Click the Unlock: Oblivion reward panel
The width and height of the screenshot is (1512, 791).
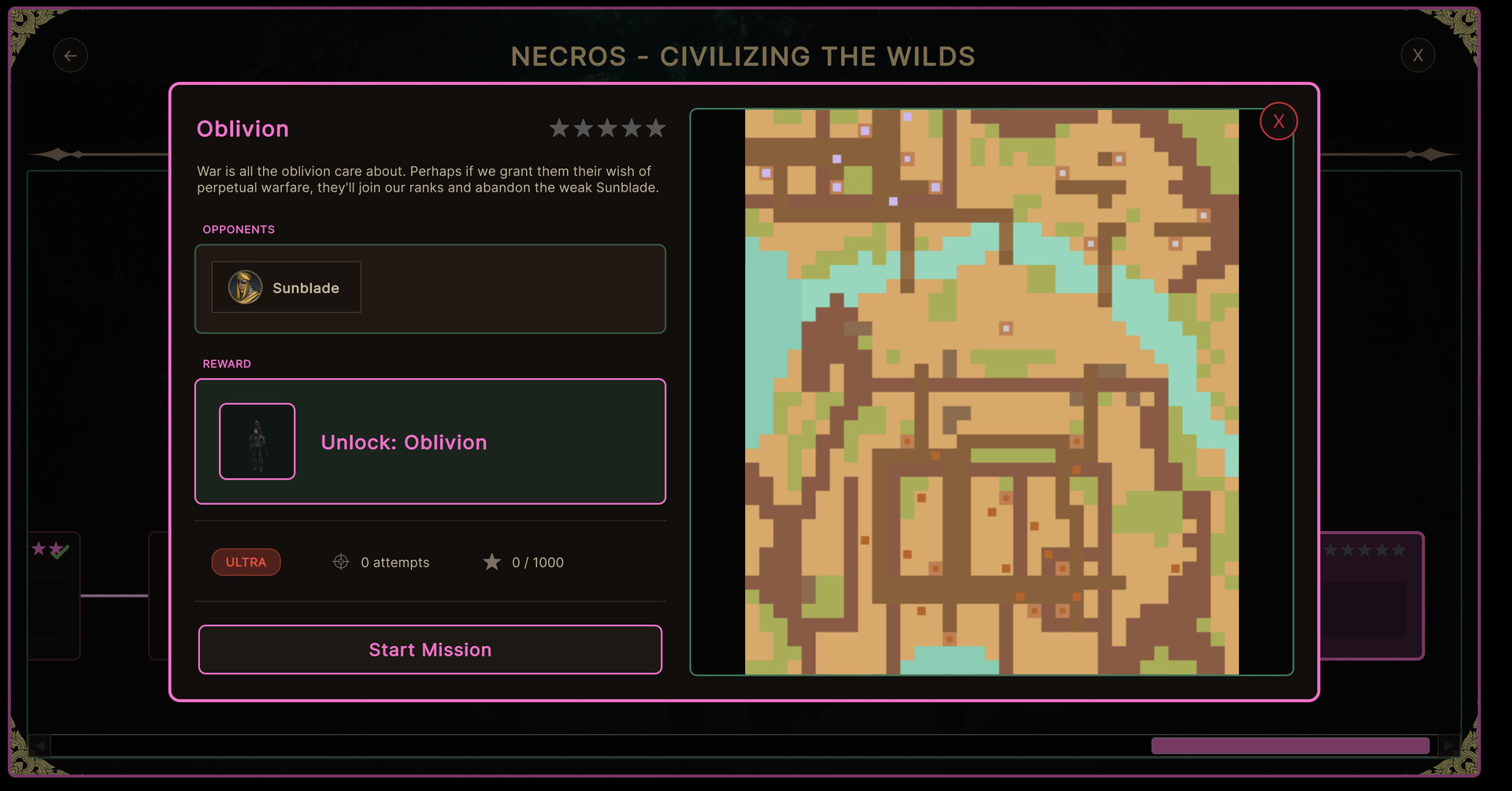tap(430, 442)
